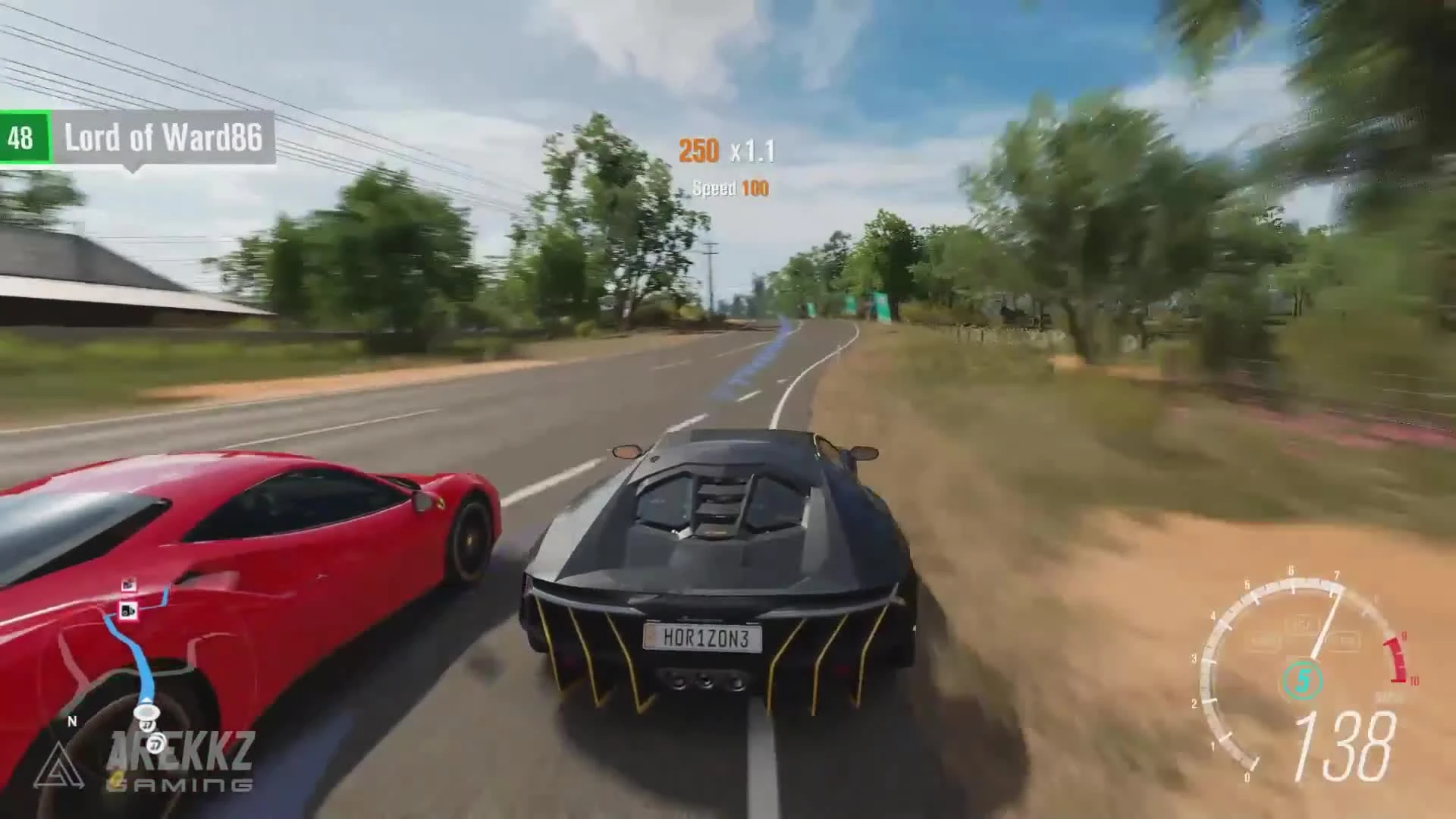Click the compass N indicator near the minimap
This screenshot has height=819, width=1456.
(x=73, y=721)
